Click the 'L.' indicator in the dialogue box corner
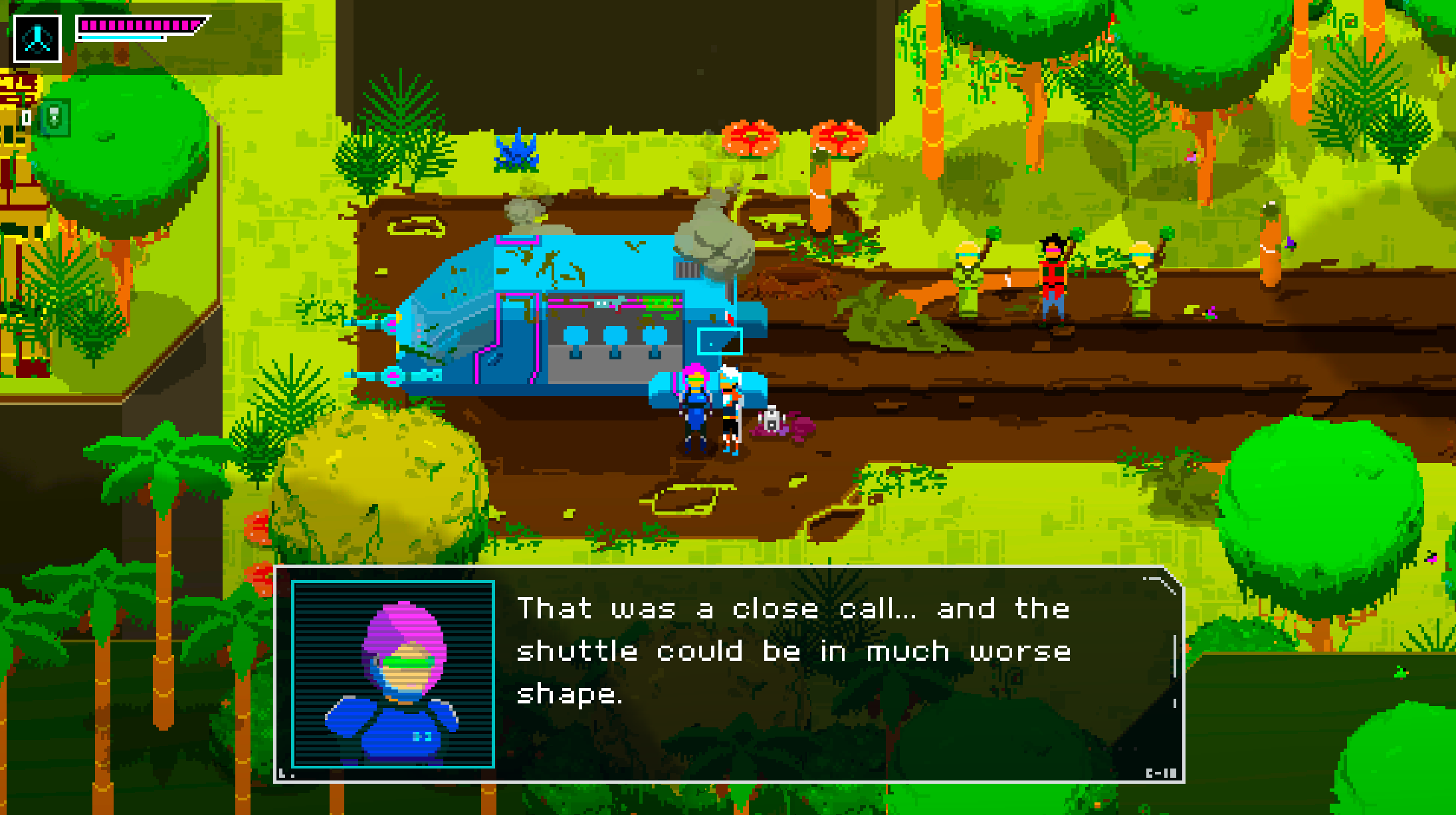Viewport: 1456px width, 815px height. [286, 773]
